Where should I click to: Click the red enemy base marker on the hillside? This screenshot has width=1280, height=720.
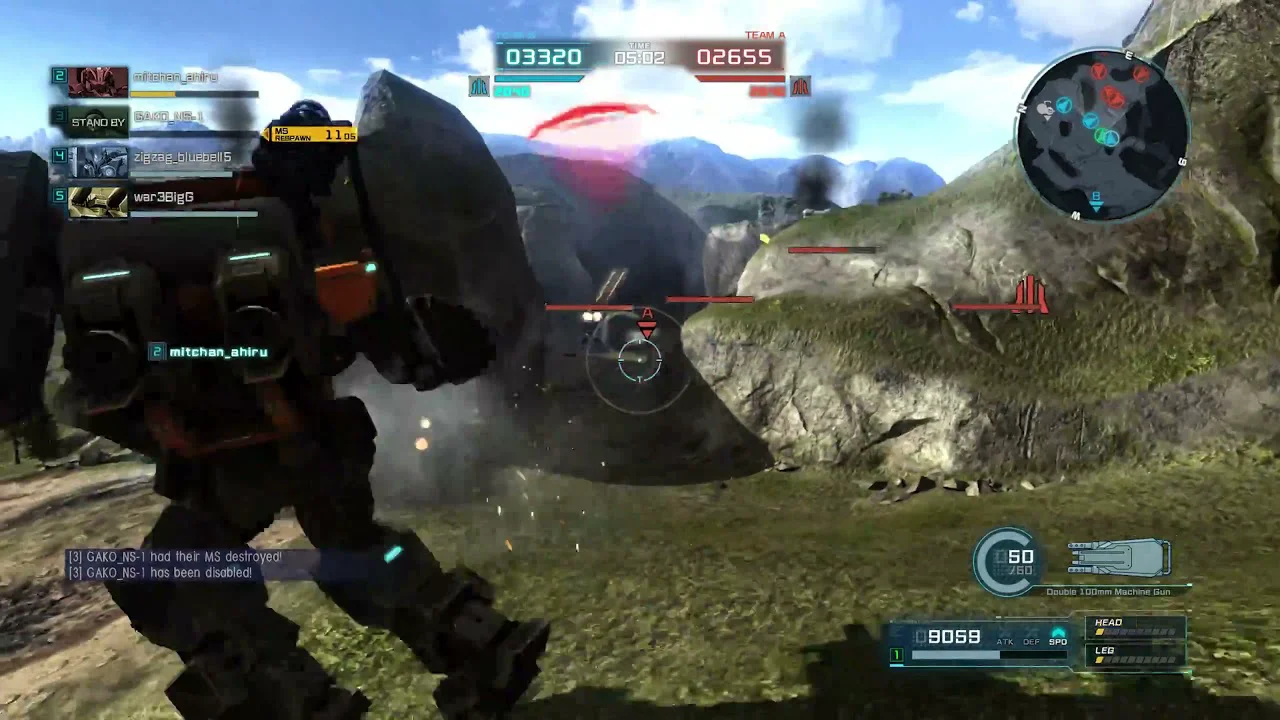1030,295
